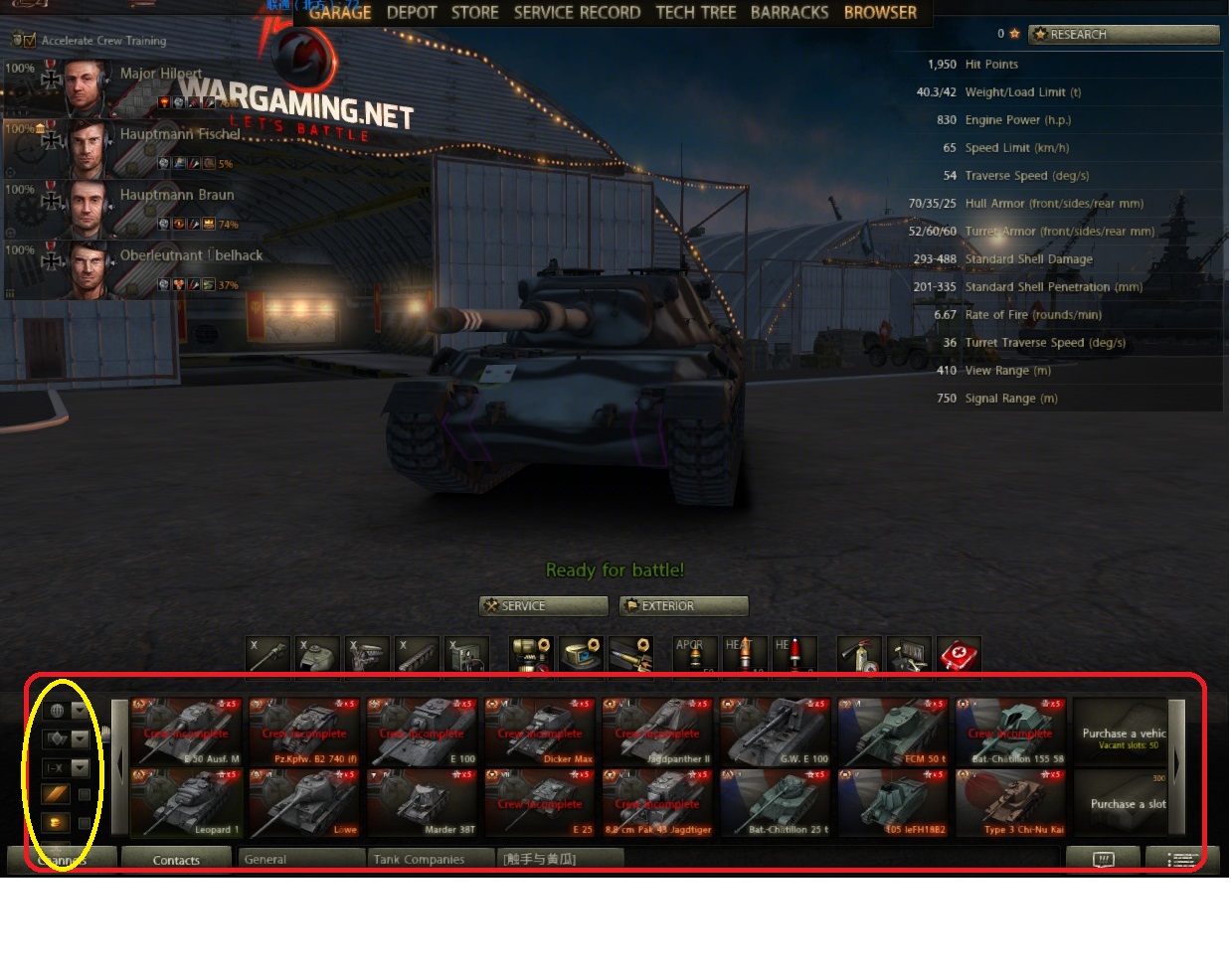Pick the Leopard 1 from carousel
This screenshot has height=980, width=1231.
coord(186,802)
